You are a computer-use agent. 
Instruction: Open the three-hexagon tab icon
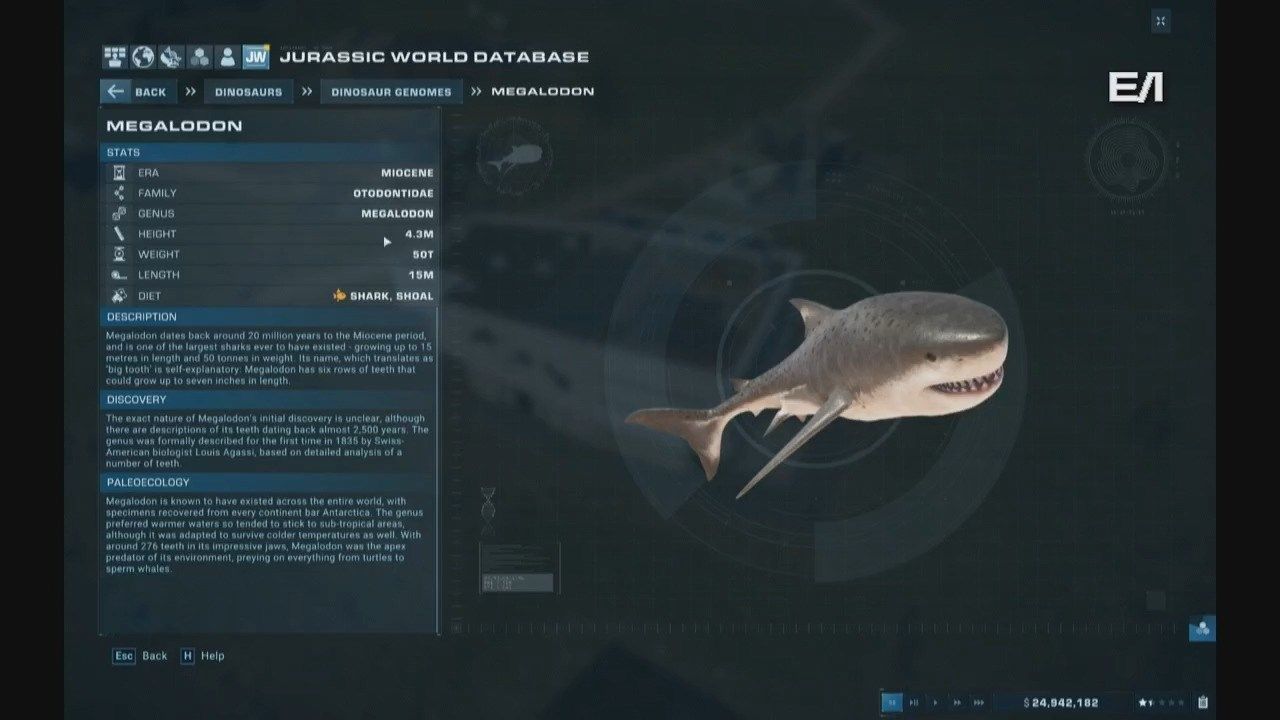point(200,57)
